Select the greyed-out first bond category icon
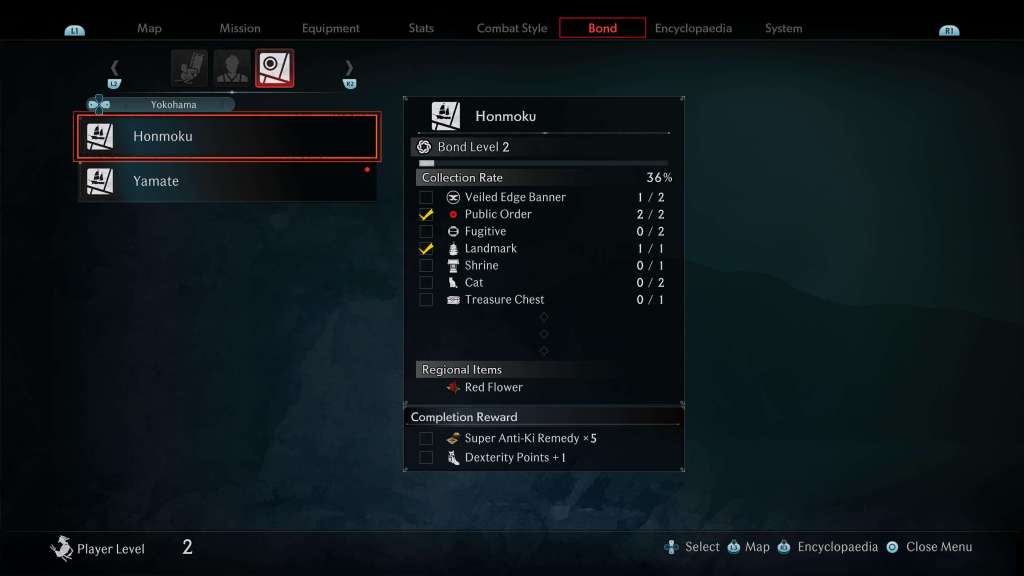This screenshot has width=1024, height=576. click(190, 68)
